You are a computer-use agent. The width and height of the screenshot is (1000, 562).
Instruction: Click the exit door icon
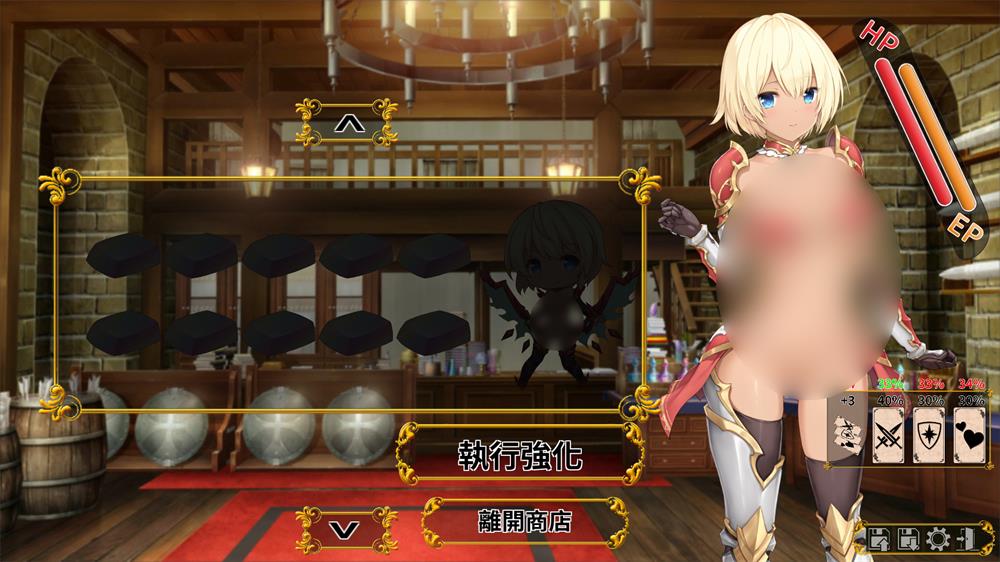point(968,540)
